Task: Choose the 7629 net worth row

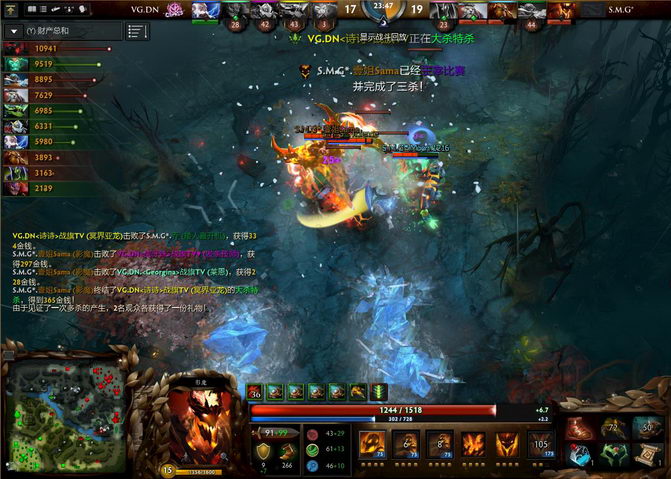Action: (40, 95)
